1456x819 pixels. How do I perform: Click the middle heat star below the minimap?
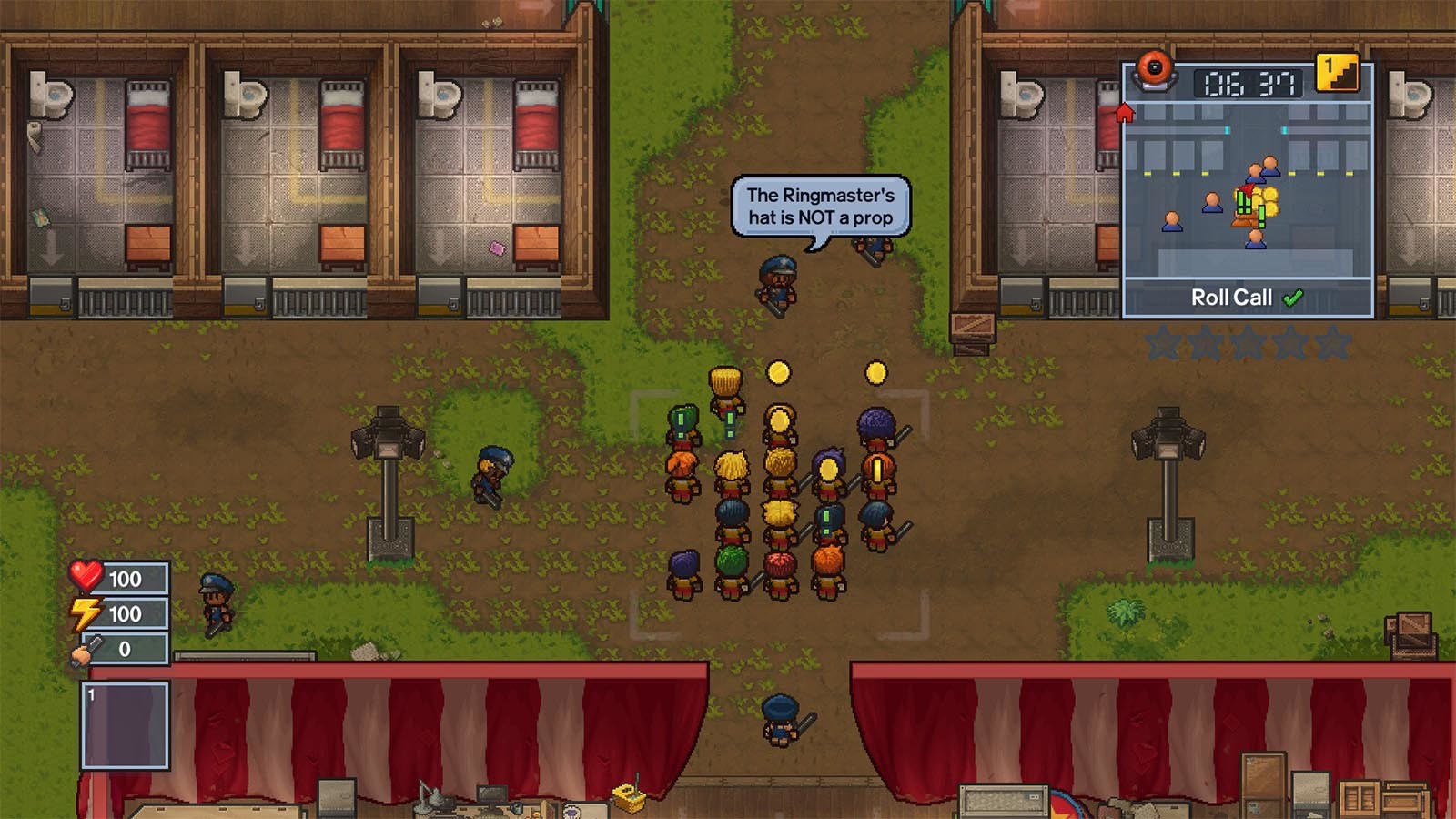point(1248,342)
